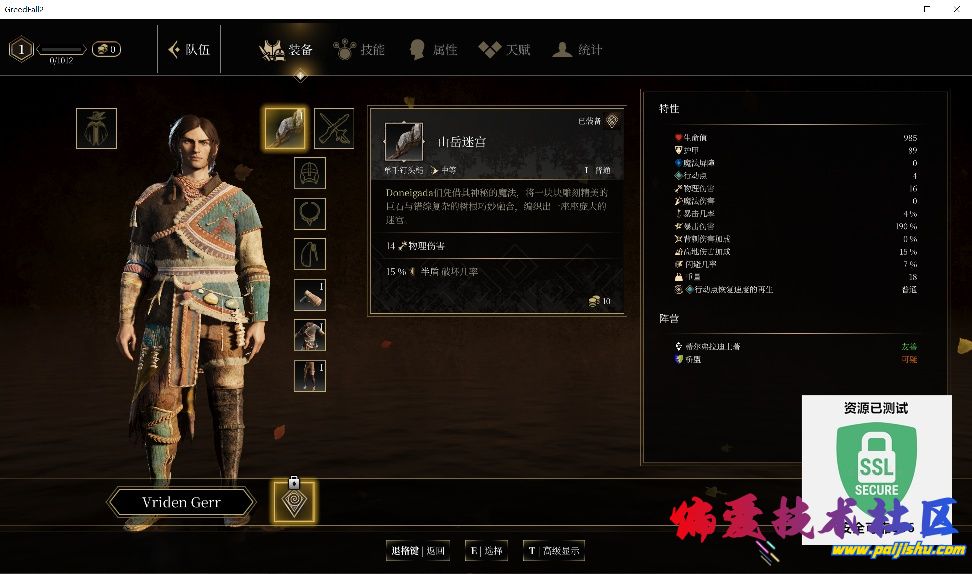The height and width of the screenshot is (574, 972).
Task: Go to the 天赋 talents tab
Action: (505, 49)
